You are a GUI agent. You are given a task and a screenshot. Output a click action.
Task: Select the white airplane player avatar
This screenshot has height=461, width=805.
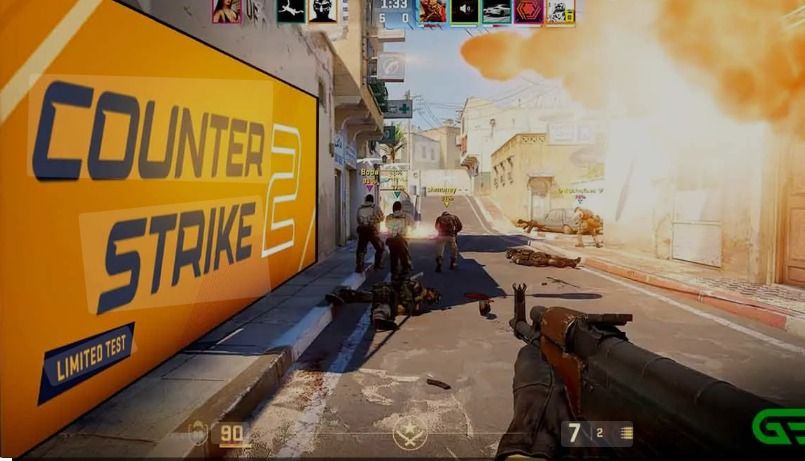(291, 11)
